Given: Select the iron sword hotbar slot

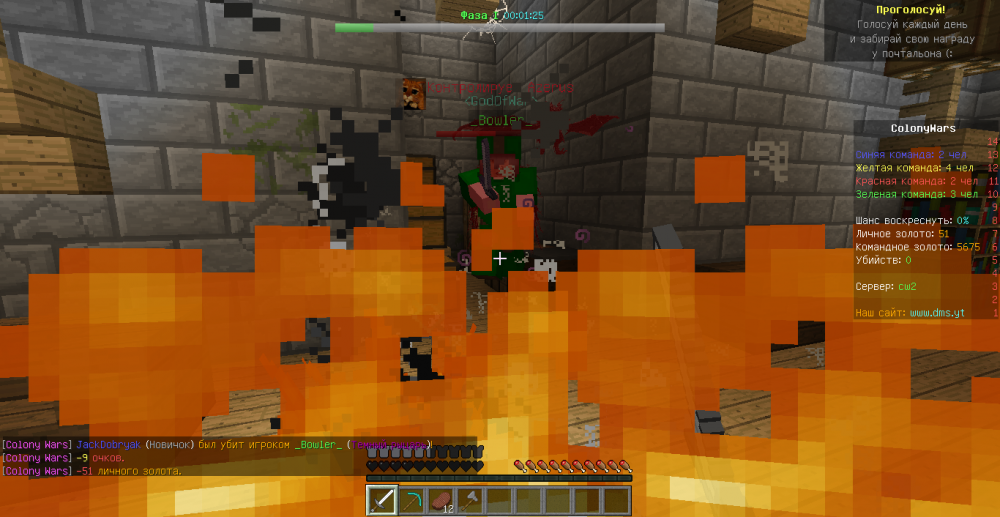Looking at the screenshot, I should (382, 500).
